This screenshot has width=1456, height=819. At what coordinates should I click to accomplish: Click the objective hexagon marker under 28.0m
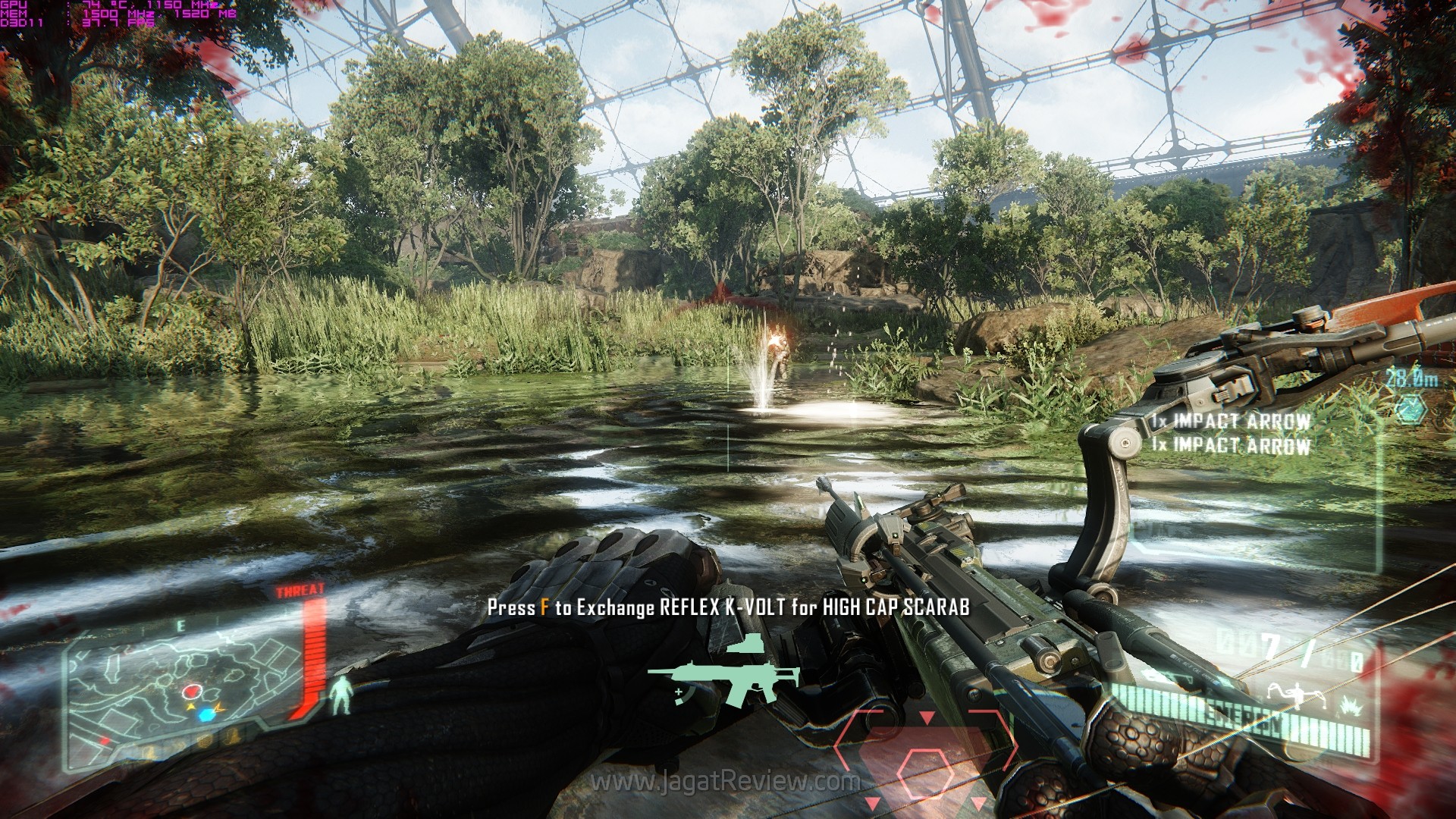click(1411, 408)
